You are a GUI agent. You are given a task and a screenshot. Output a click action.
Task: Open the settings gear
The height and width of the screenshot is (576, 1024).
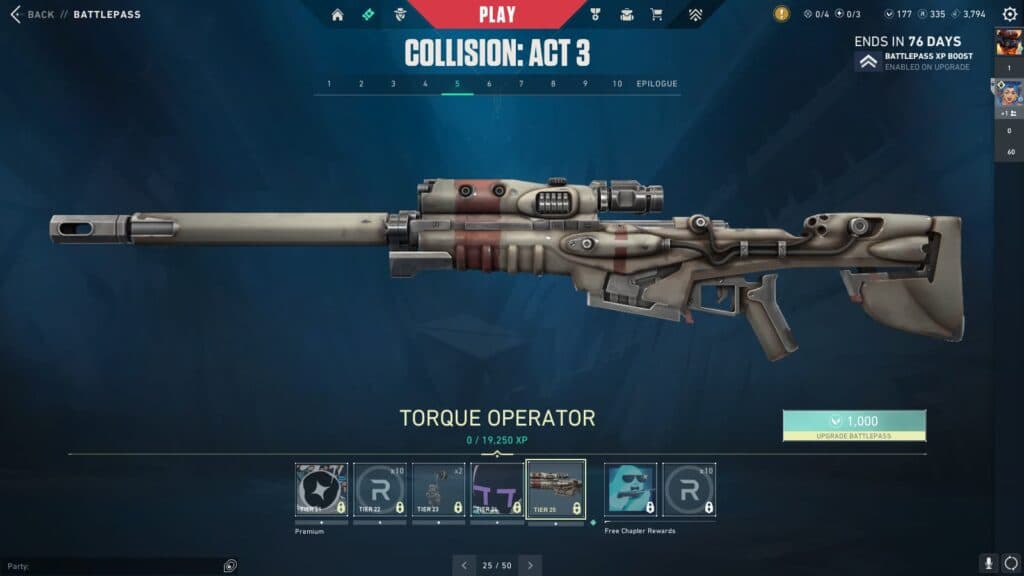(x=1009, y=15)
